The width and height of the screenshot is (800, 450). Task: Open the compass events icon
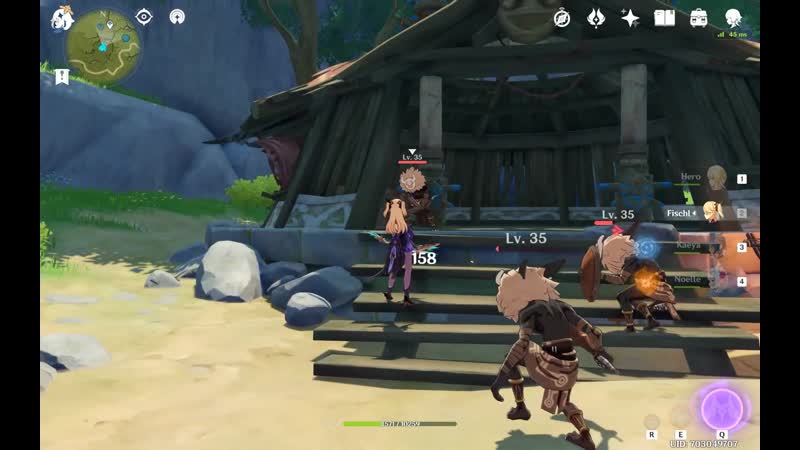[562, 18]
